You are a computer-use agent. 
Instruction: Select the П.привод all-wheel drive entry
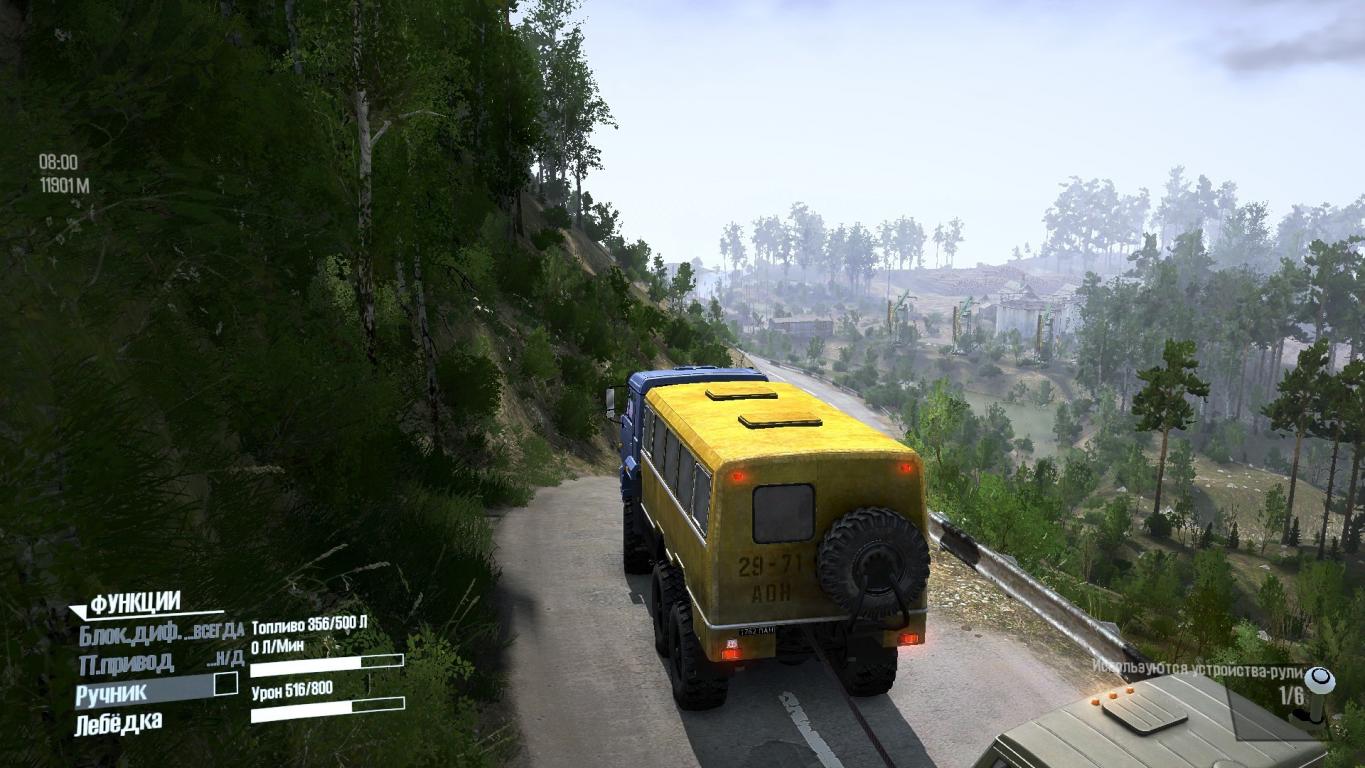click(x=125, y=662)
